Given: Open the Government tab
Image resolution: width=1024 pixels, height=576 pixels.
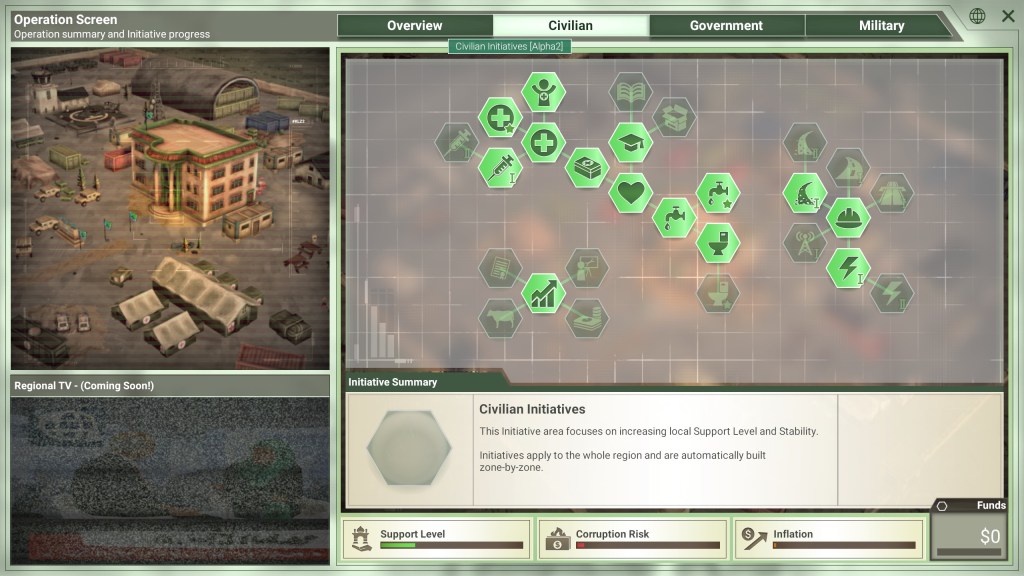Looking at the screenshot, I should point(726,26).
